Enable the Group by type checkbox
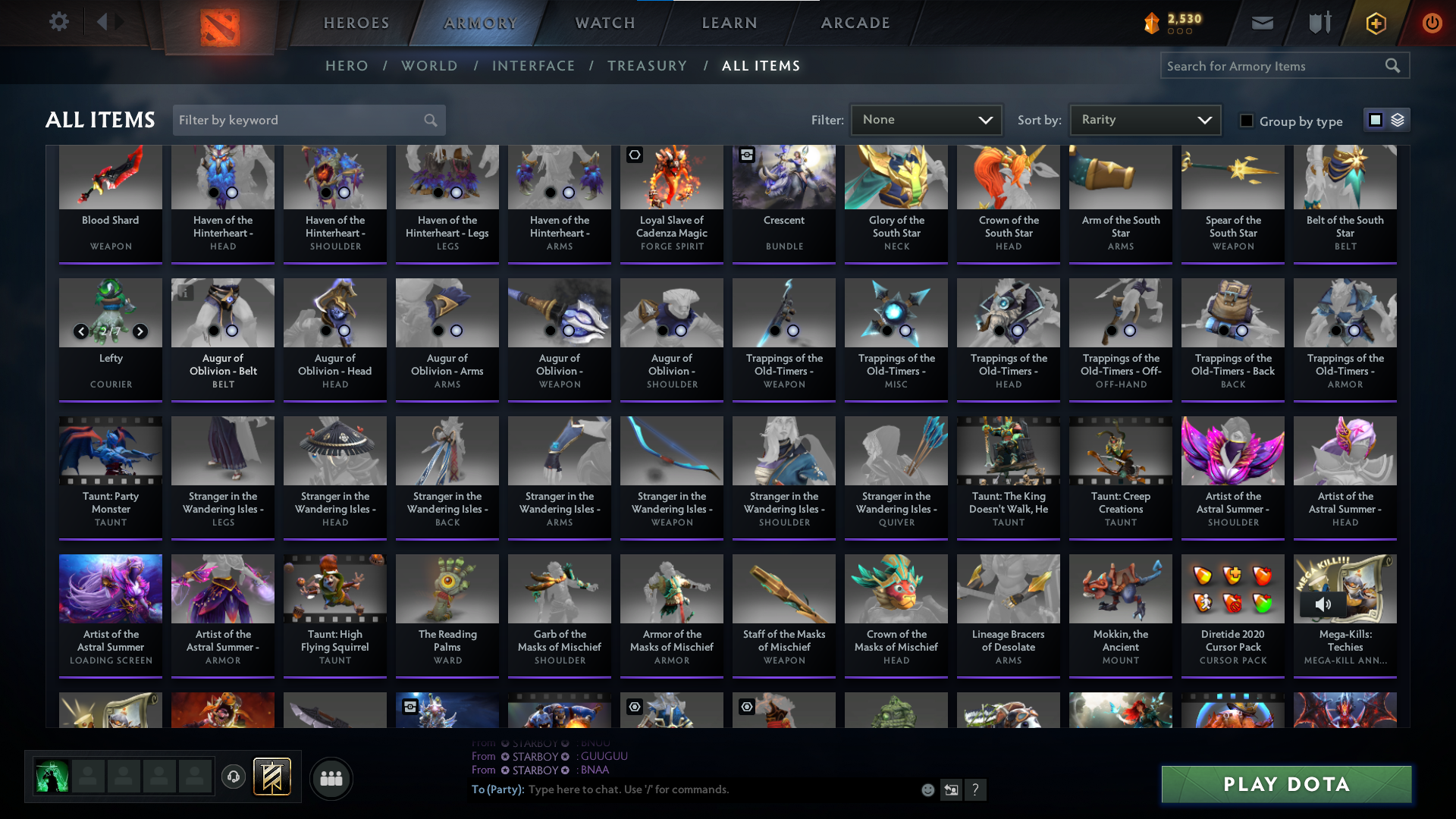The width and height of the screenshot is (1456, 819). (x=1247, y=121)
